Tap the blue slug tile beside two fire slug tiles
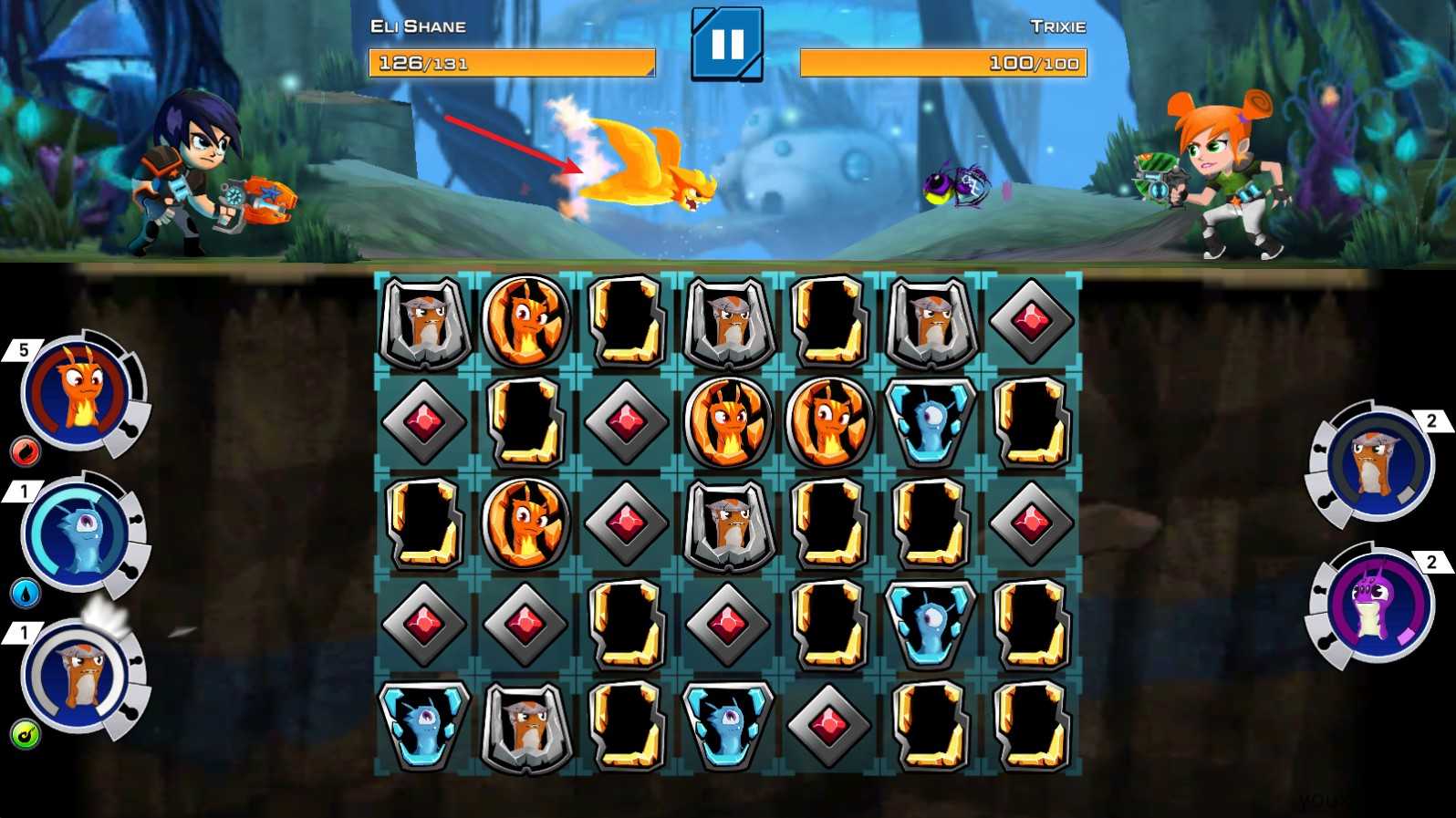 click(930, 421)
